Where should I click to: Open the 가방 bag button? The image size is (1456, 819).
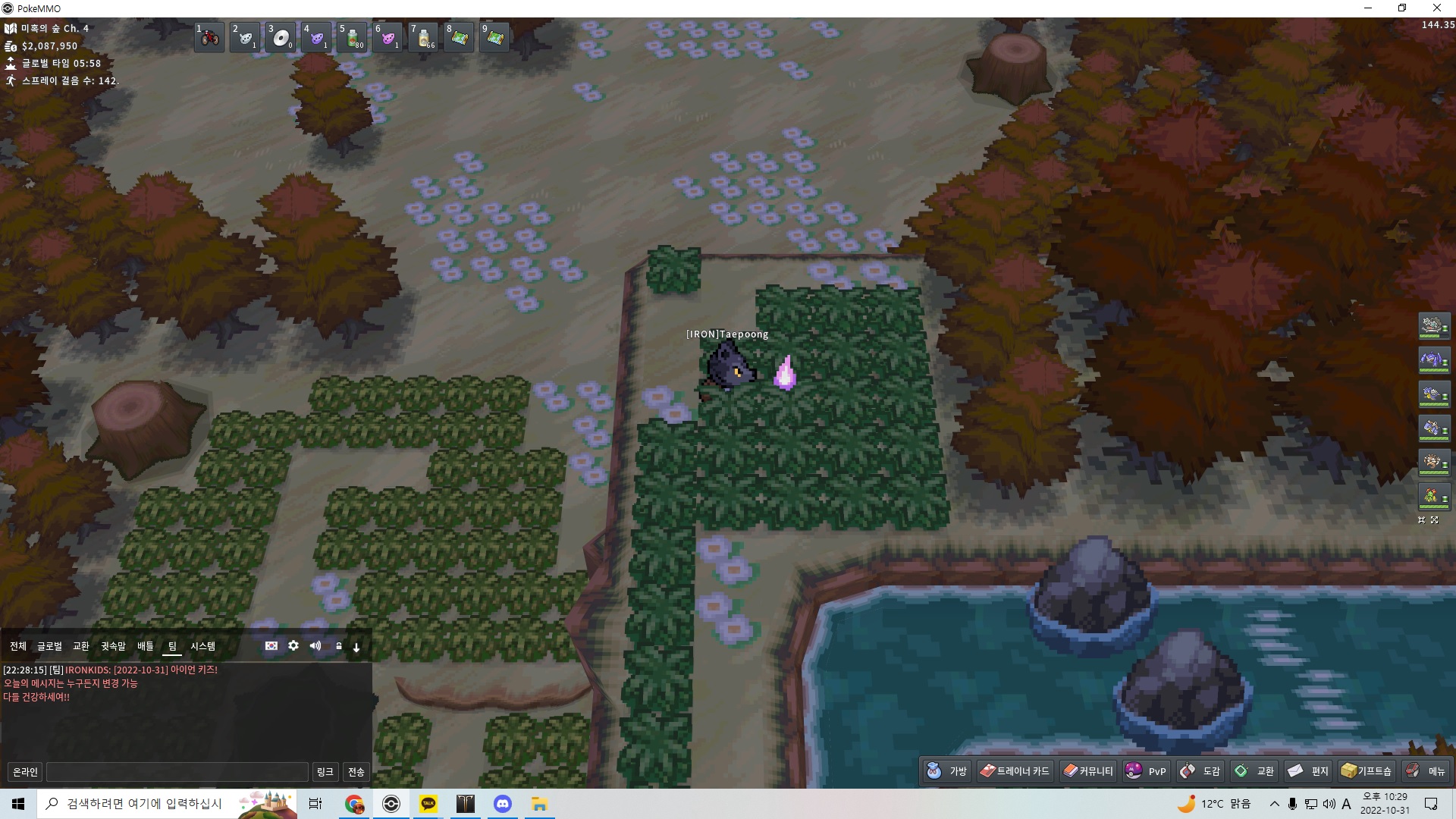pos(947,771)
